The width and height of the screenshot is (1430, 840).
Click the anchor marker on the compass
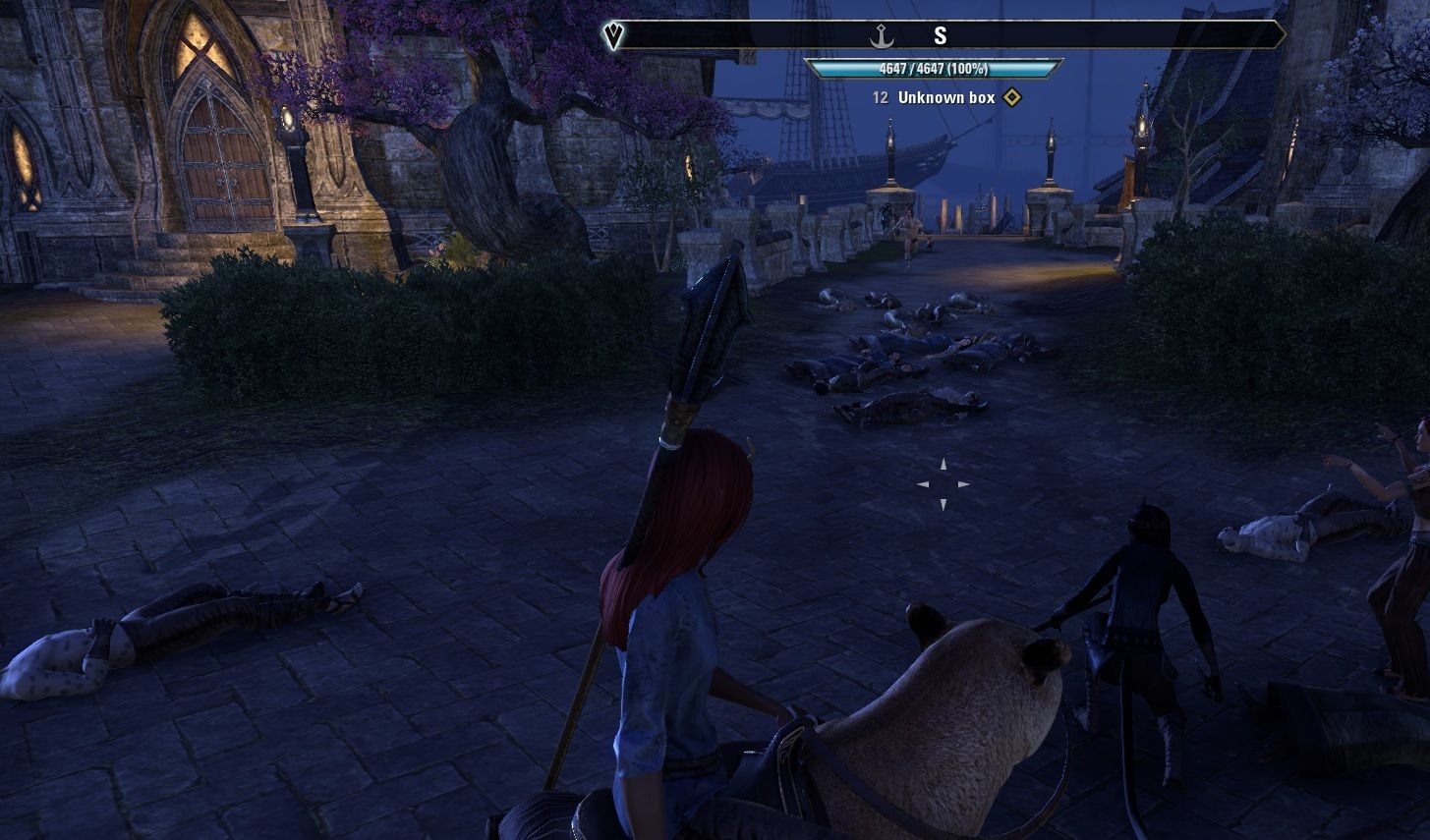(882, 36)
